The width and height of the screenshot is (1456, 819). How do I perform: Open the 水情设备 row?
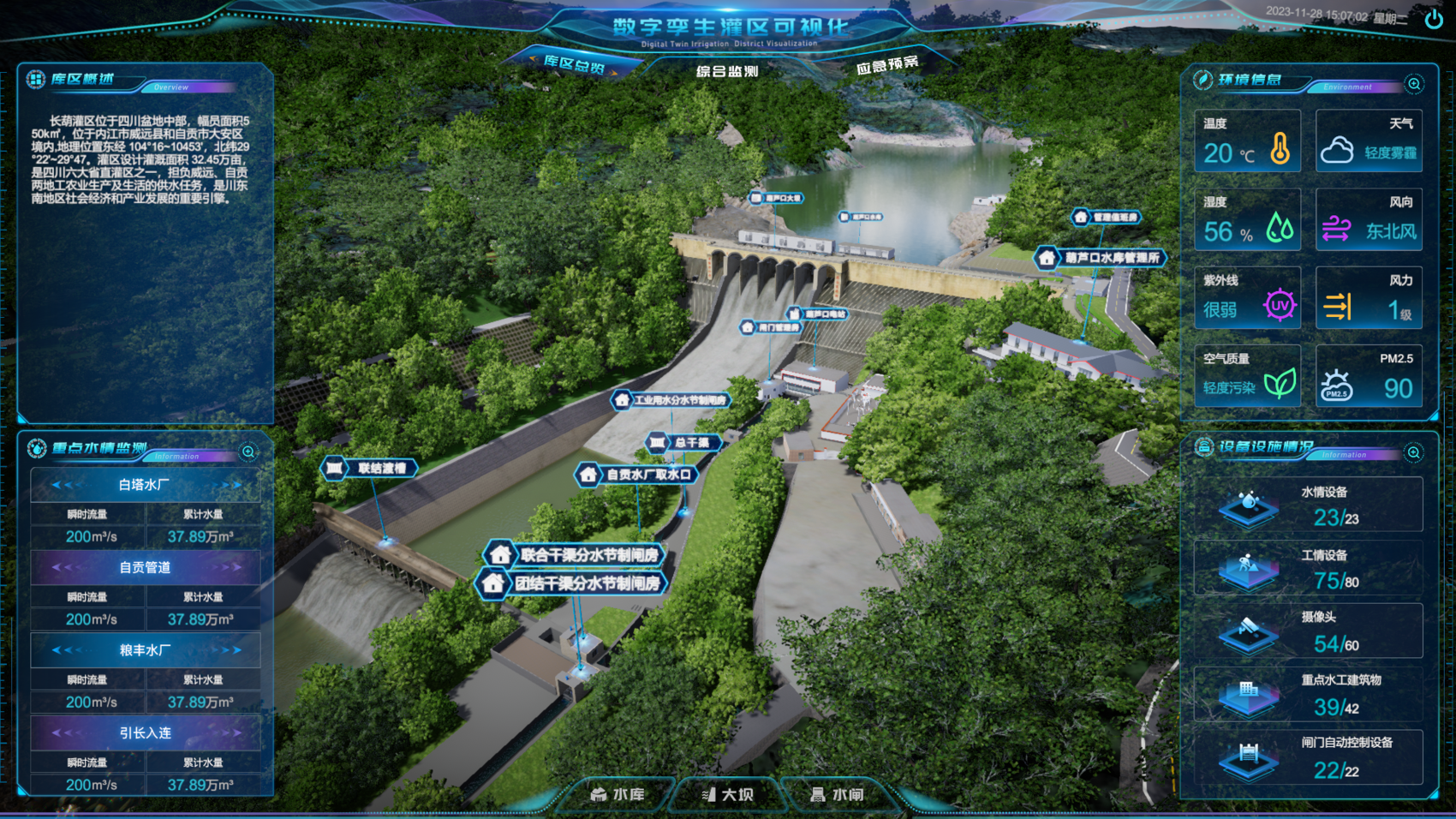(x=1308, y=506)
